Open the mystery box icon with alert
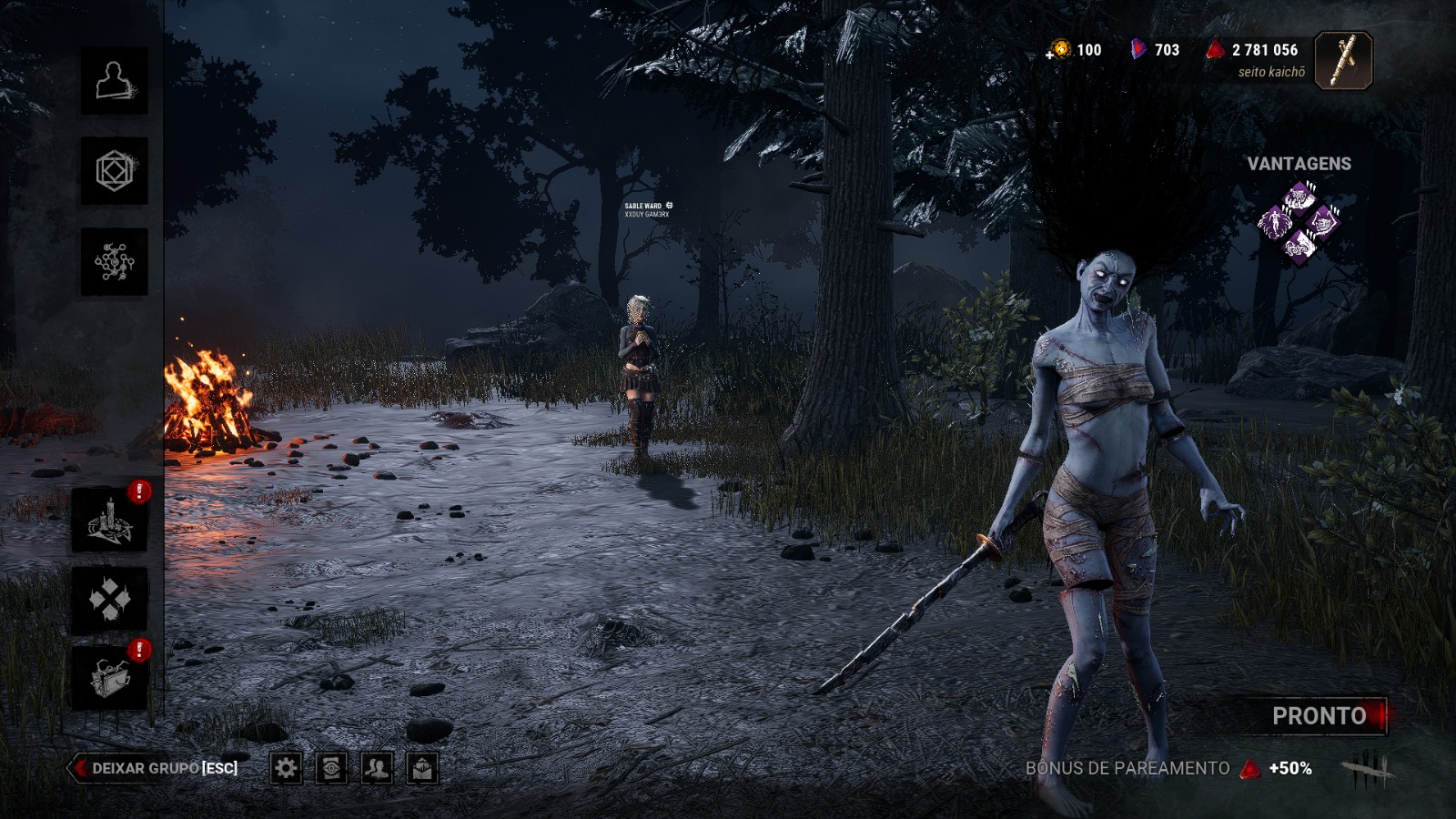Screen dimensions: 1456x819 pos(110,678)
